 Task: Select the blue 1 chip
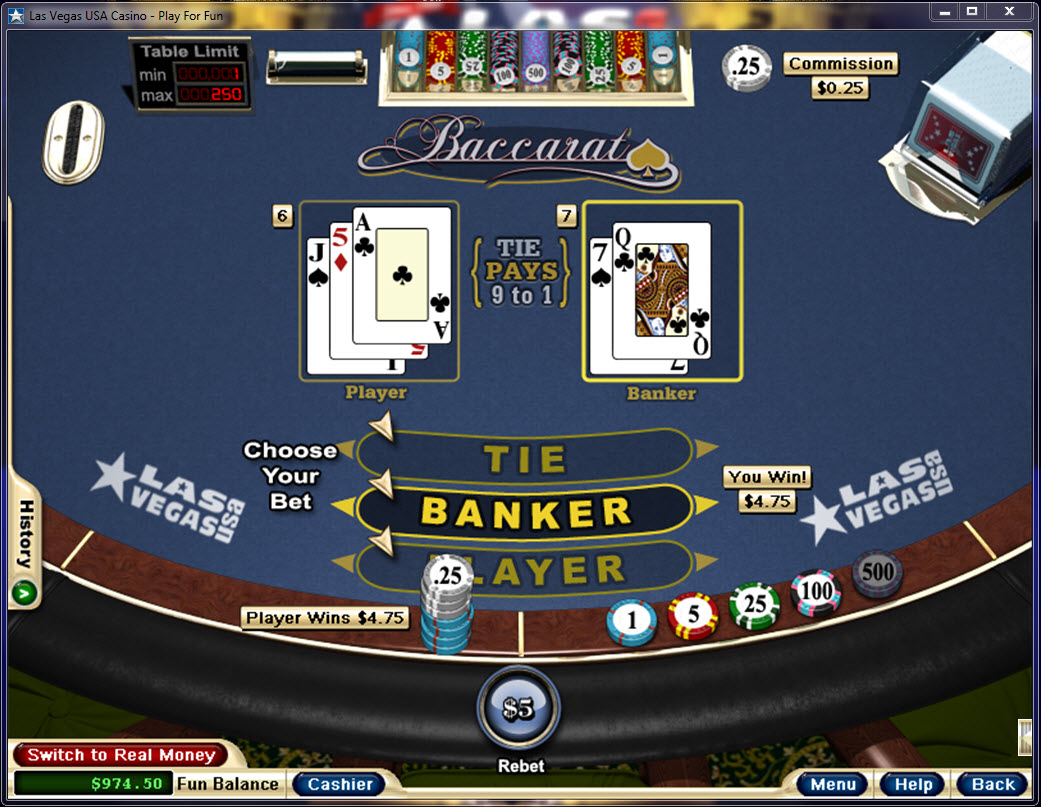click(x=632, y=622)
